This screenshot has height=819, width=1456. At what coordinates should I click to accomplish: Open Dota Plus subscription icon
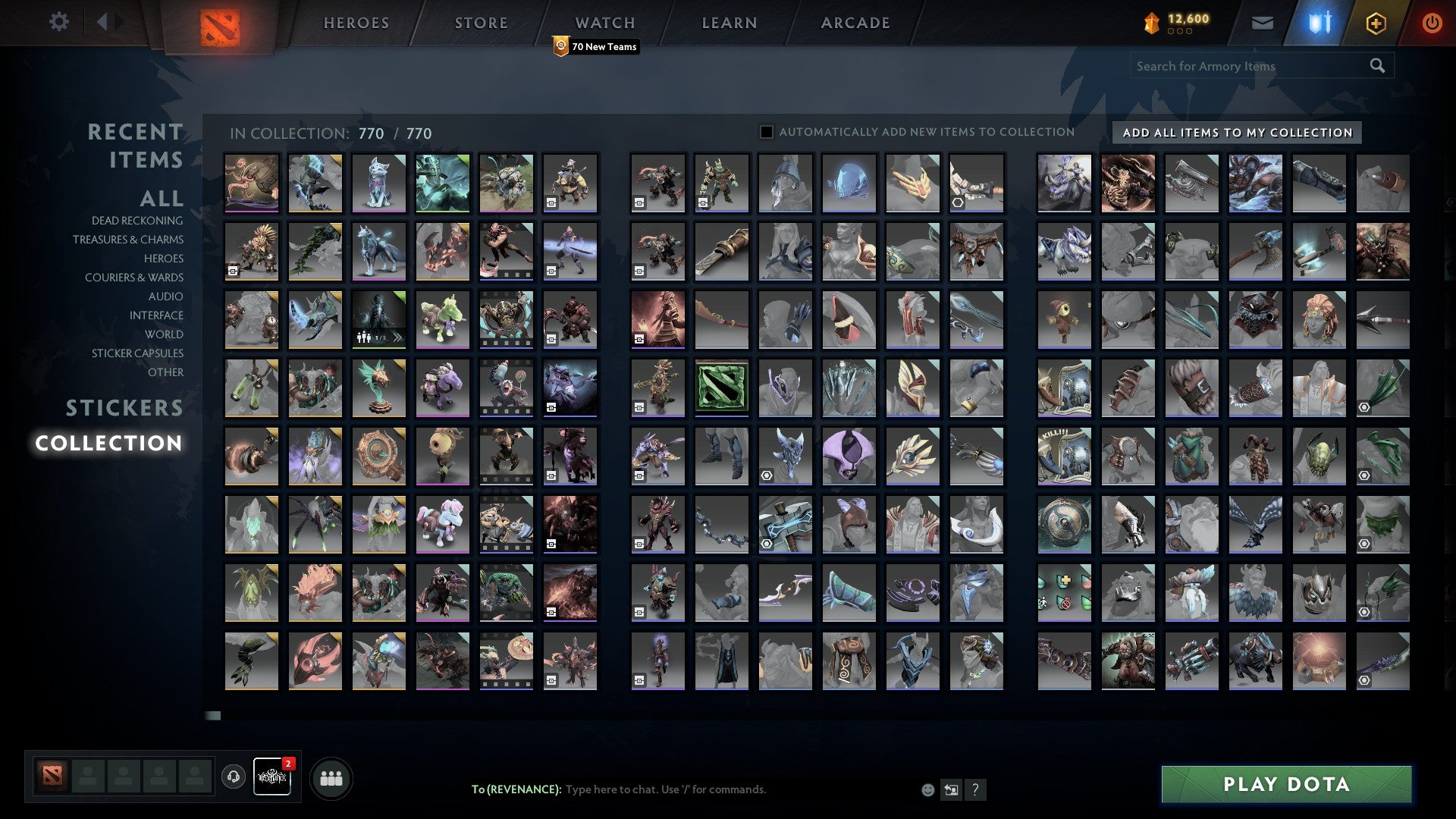click(x=1375, y=23)
